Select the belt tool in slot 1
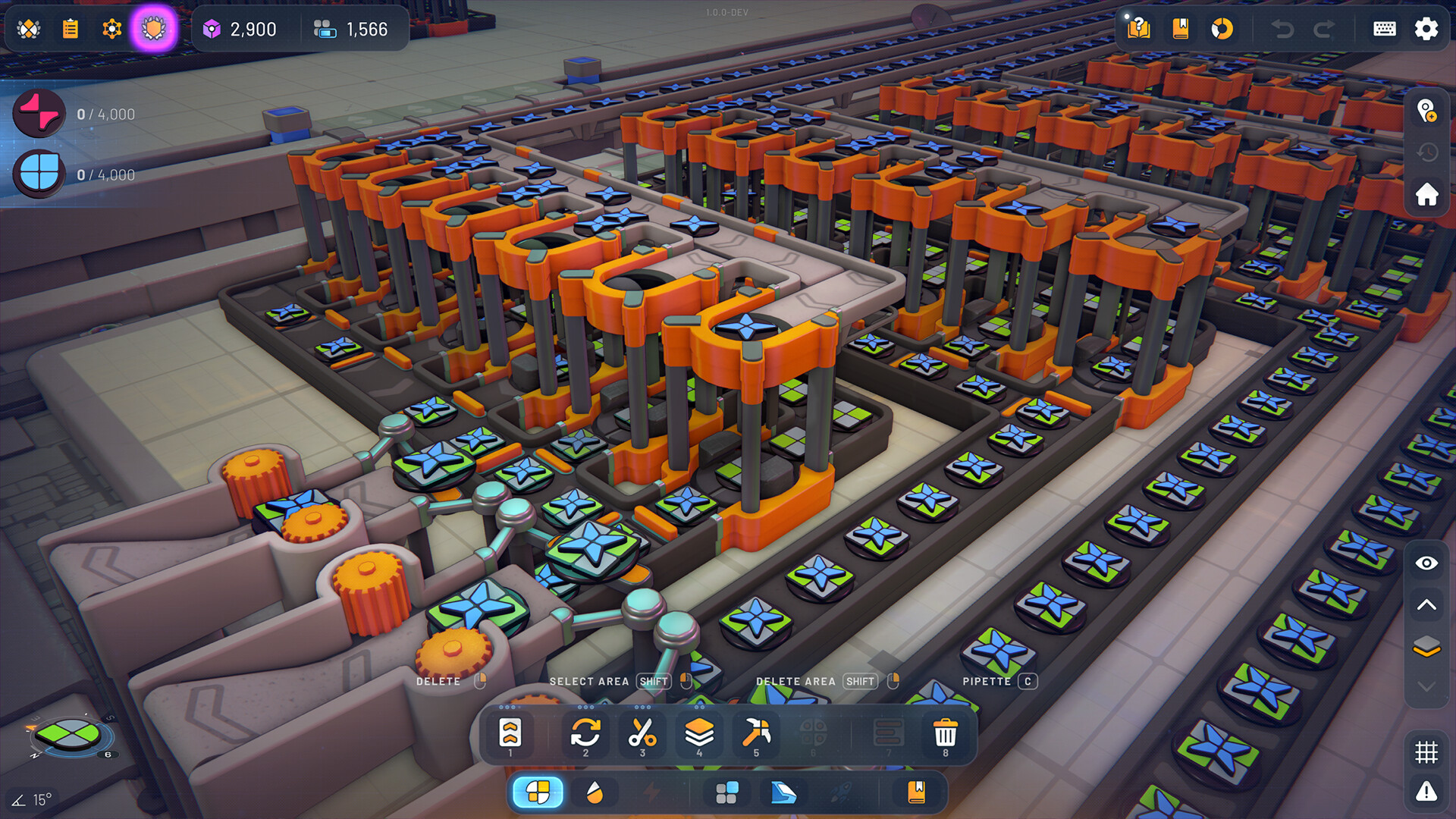 [x=510, y=733]
